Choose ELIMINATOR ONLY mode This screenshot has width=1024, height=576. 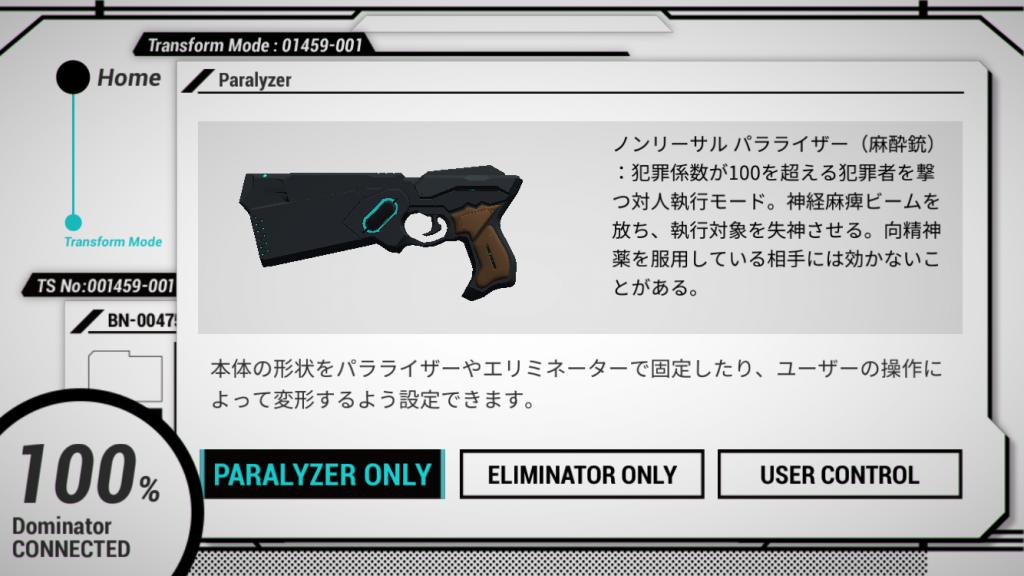[581, 474]
